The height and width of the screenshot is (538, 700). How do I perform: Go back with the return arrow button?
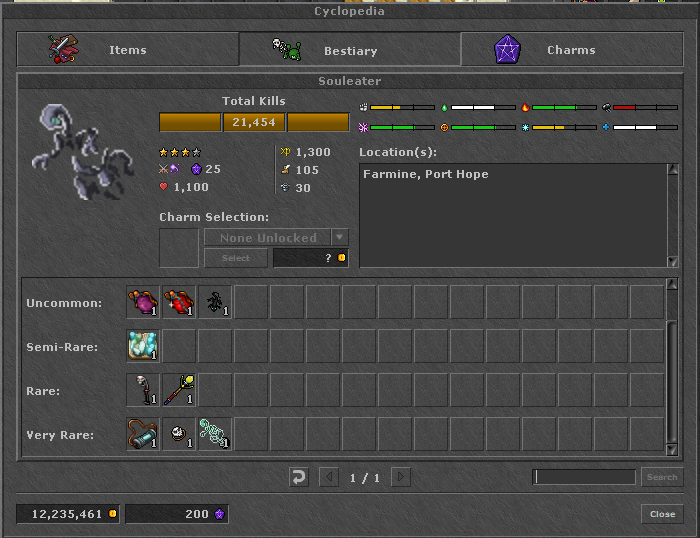299,477
